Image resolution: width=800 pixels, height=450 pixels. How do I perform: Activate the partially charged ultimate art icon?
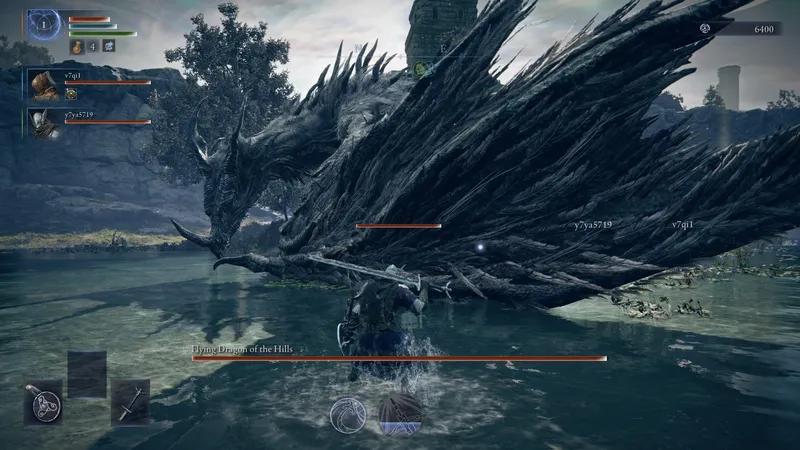pyautogui.click(x=400, y=414)
